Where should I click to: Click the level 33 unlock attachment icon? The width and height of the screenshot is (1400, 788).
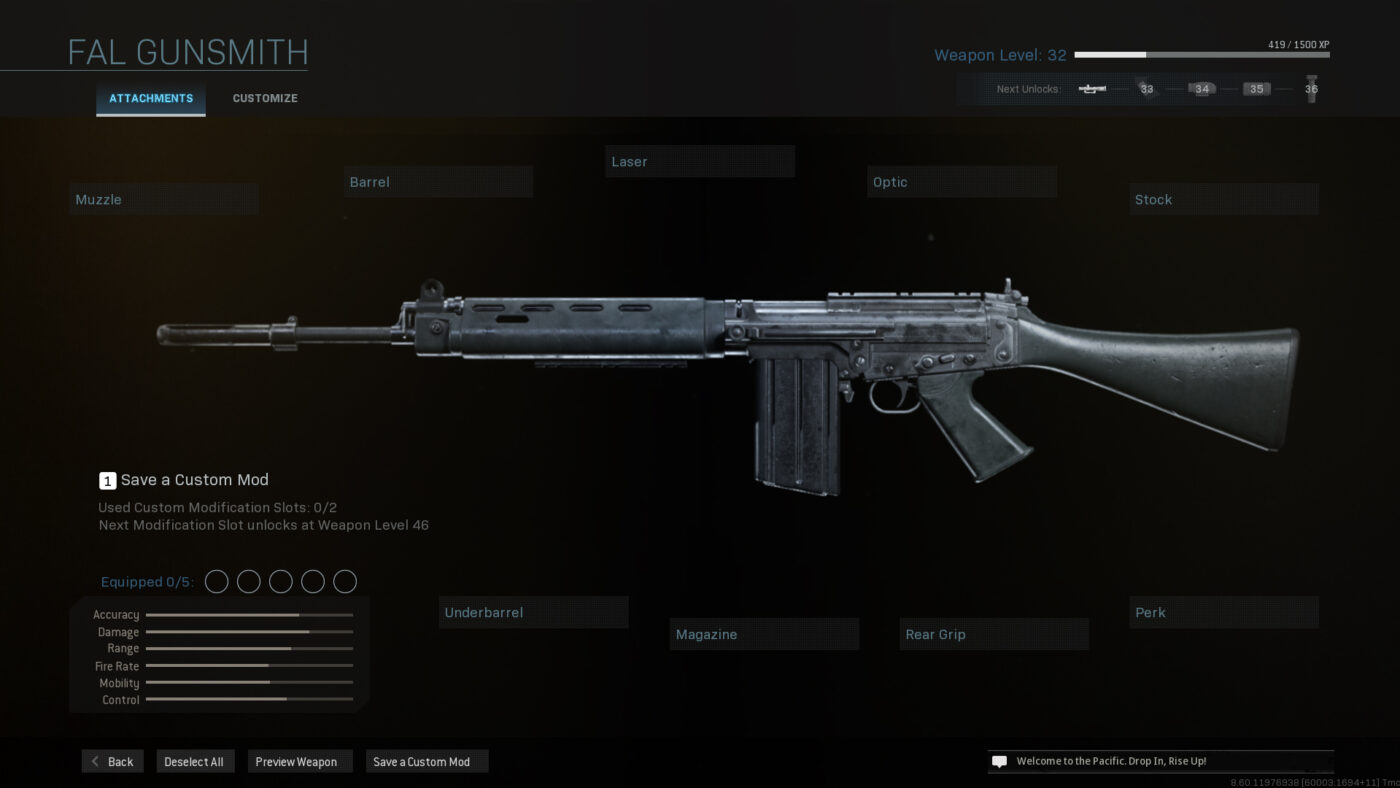click(x=1146, y=89)
